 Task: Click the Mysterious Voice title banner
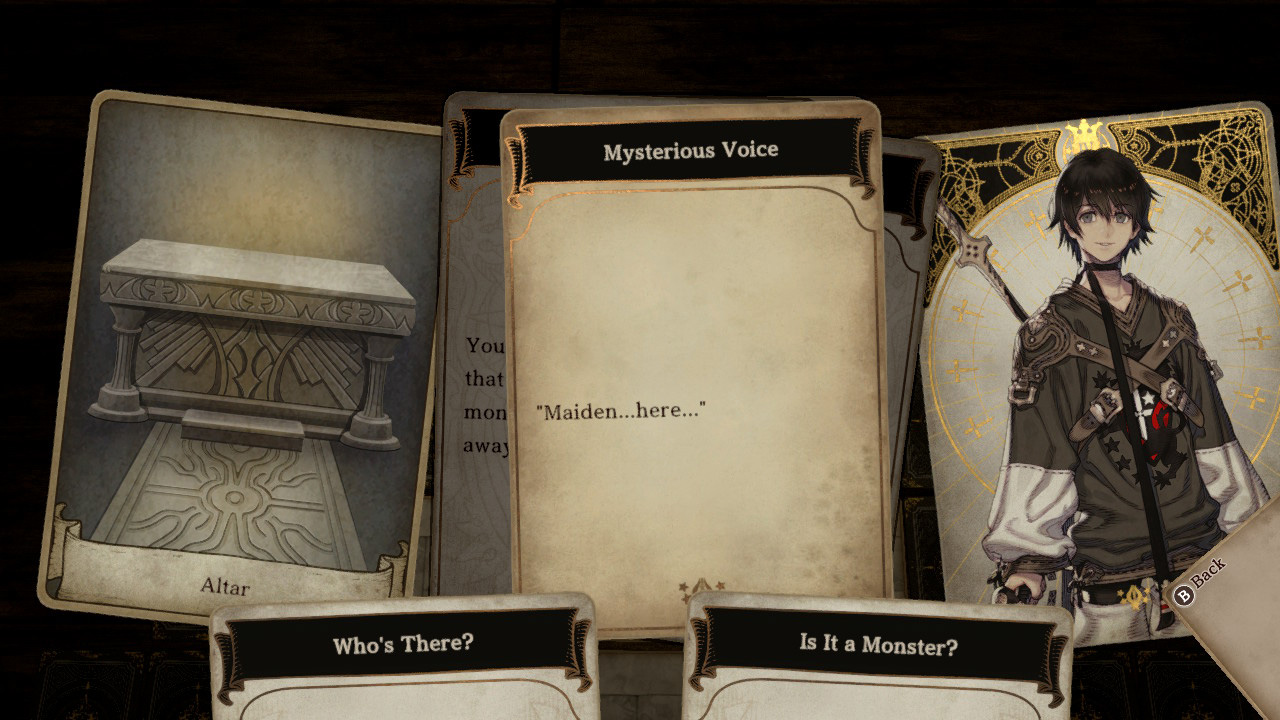[690, 150]
